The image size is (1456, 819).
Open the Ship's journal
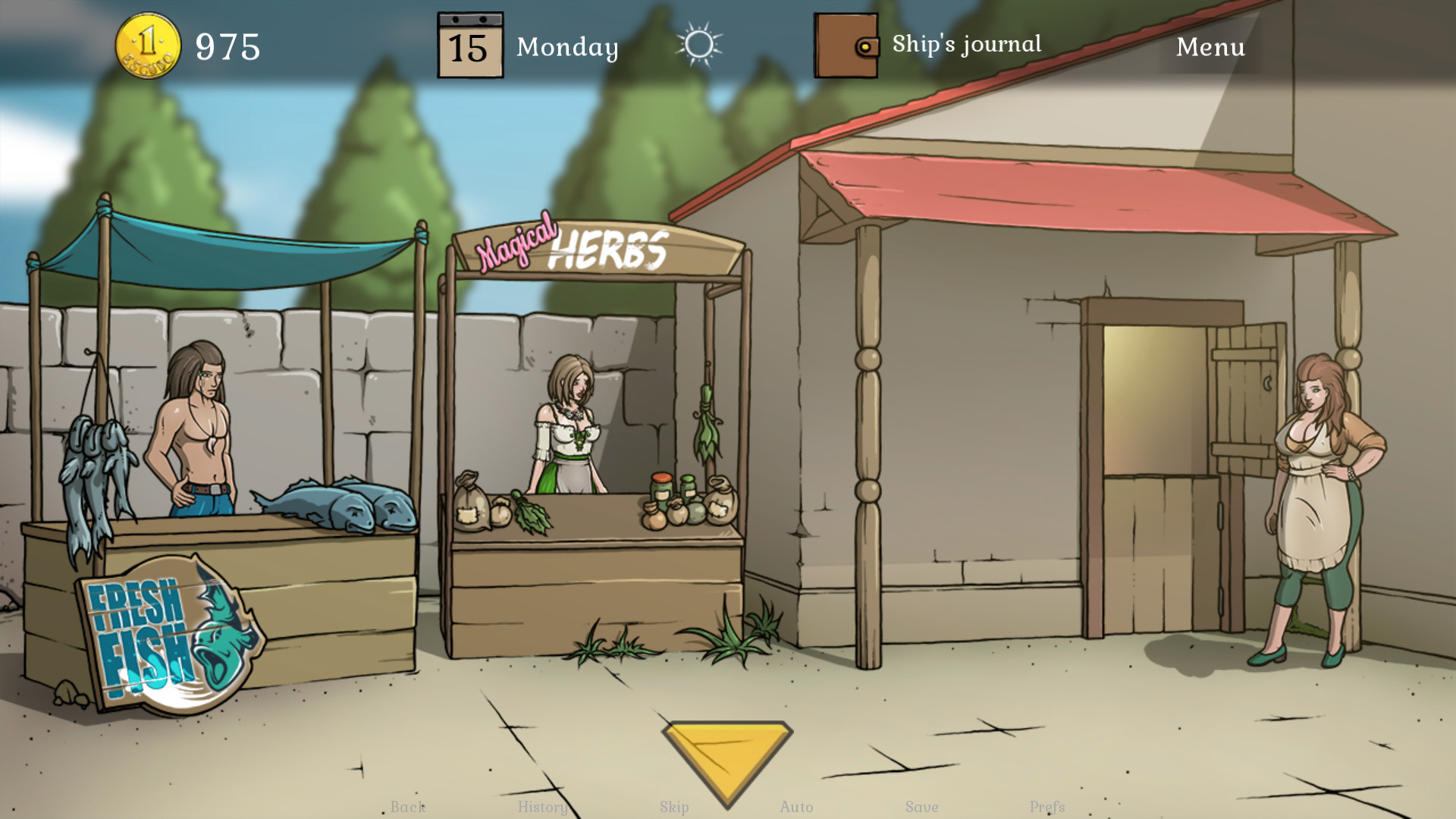pyautogui.click(x=966, y=45)
